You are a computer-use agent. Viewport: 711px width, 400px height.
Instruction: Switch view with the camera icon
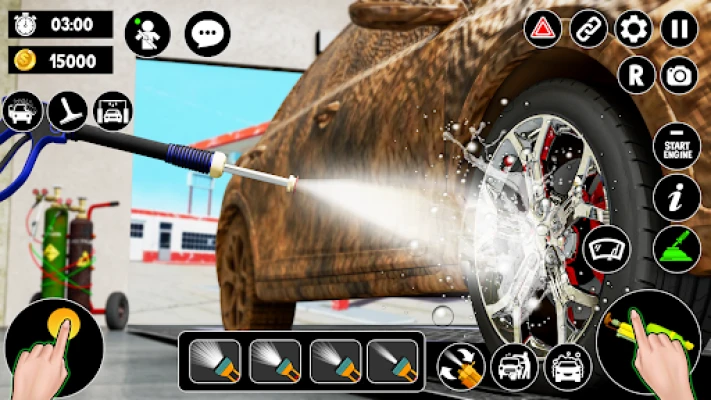coord(680,75)
